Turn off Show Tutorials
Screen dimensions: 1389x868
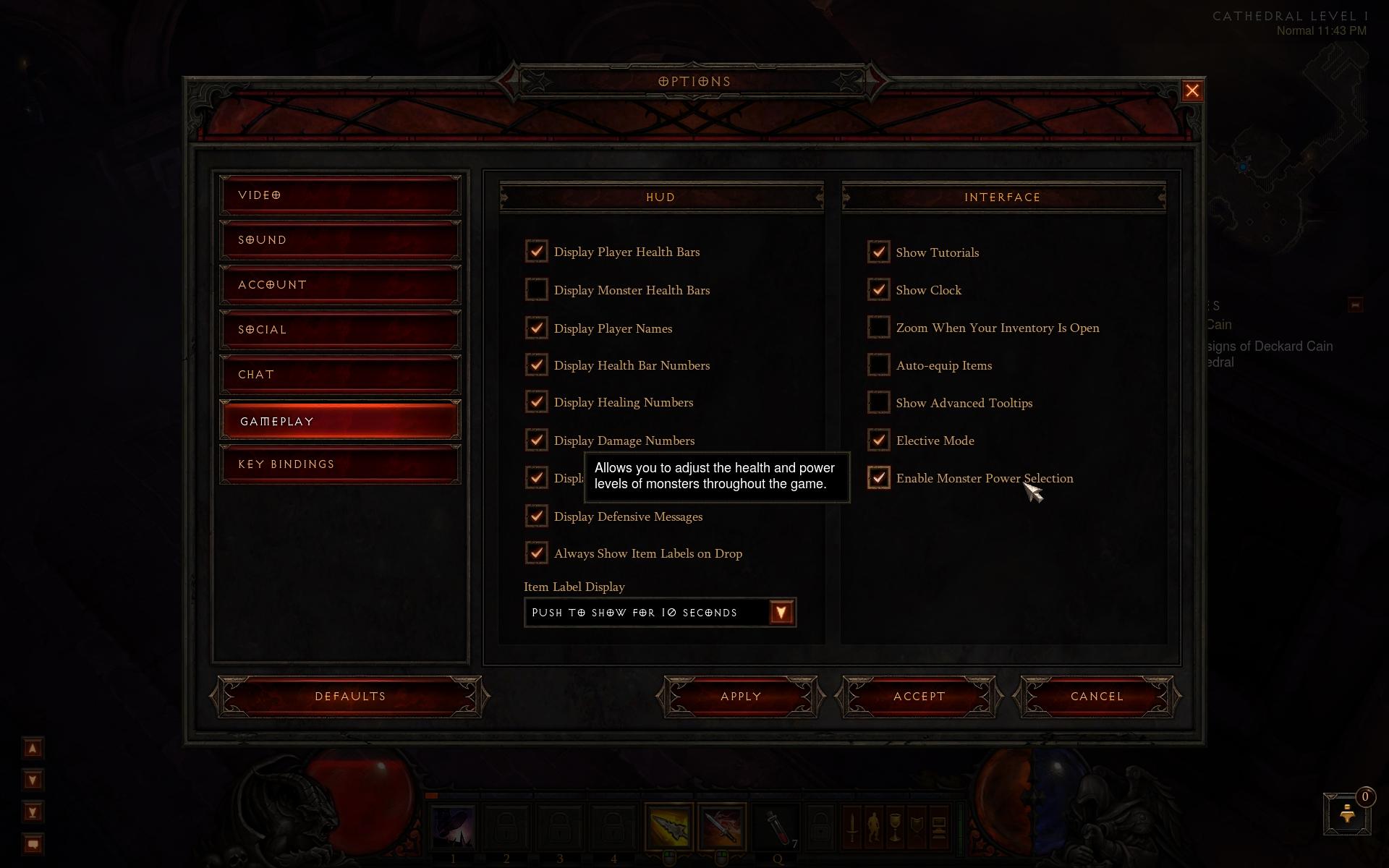pyautogui.click(x=878, y=252)
